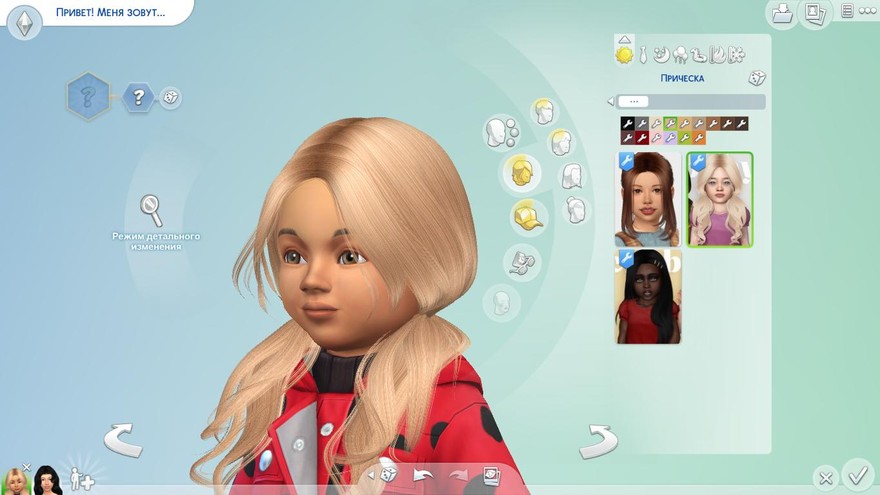
Task: Confirm the sim with the checkmark button
Action: tap(857, 473)
